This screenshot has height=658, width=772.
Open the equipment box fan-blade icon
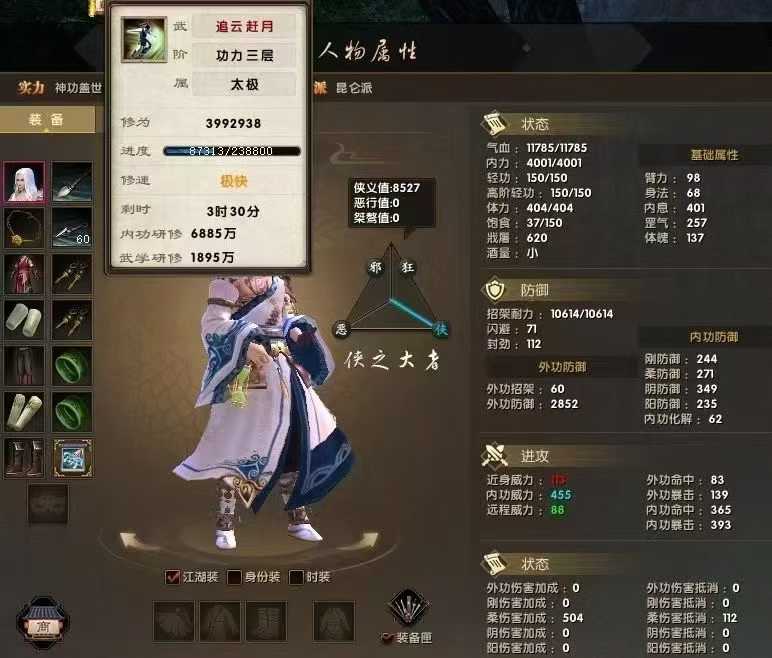tap(408, 608)
